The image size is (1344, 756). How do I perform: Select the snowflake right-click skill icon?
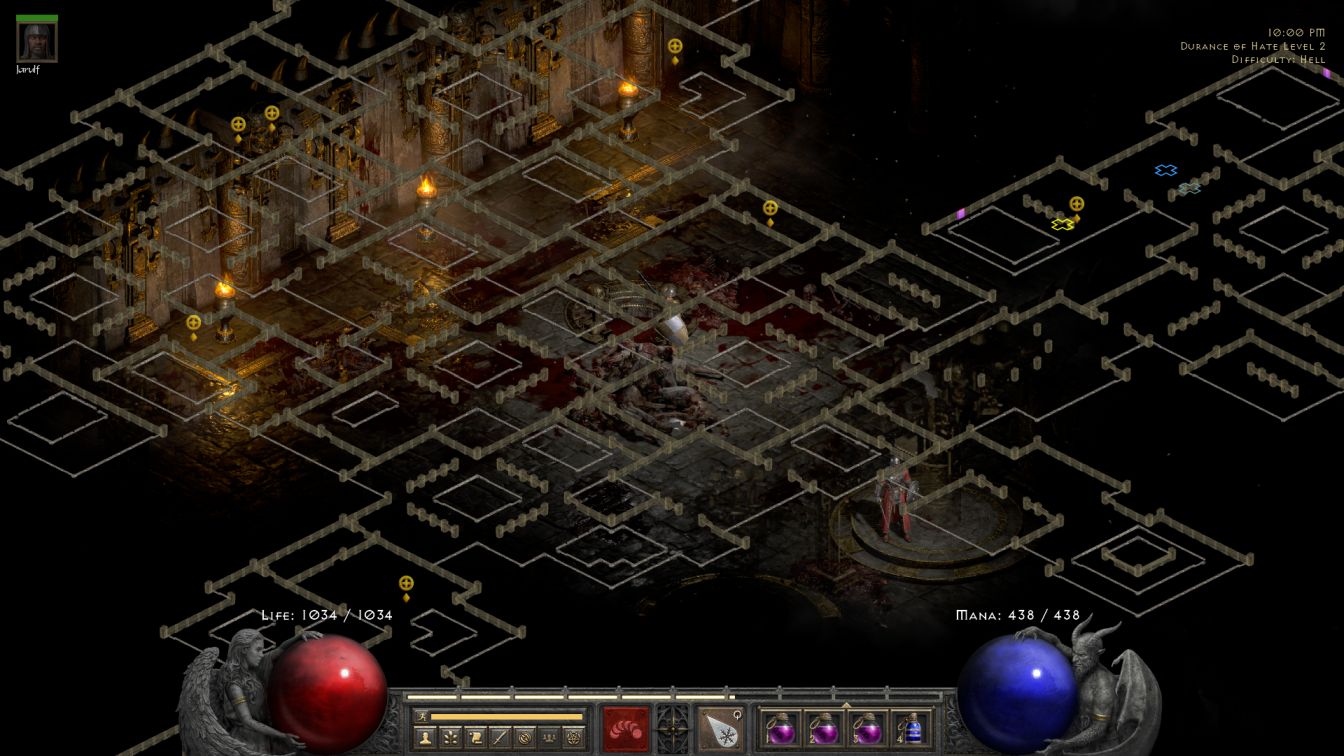point(720,728)
